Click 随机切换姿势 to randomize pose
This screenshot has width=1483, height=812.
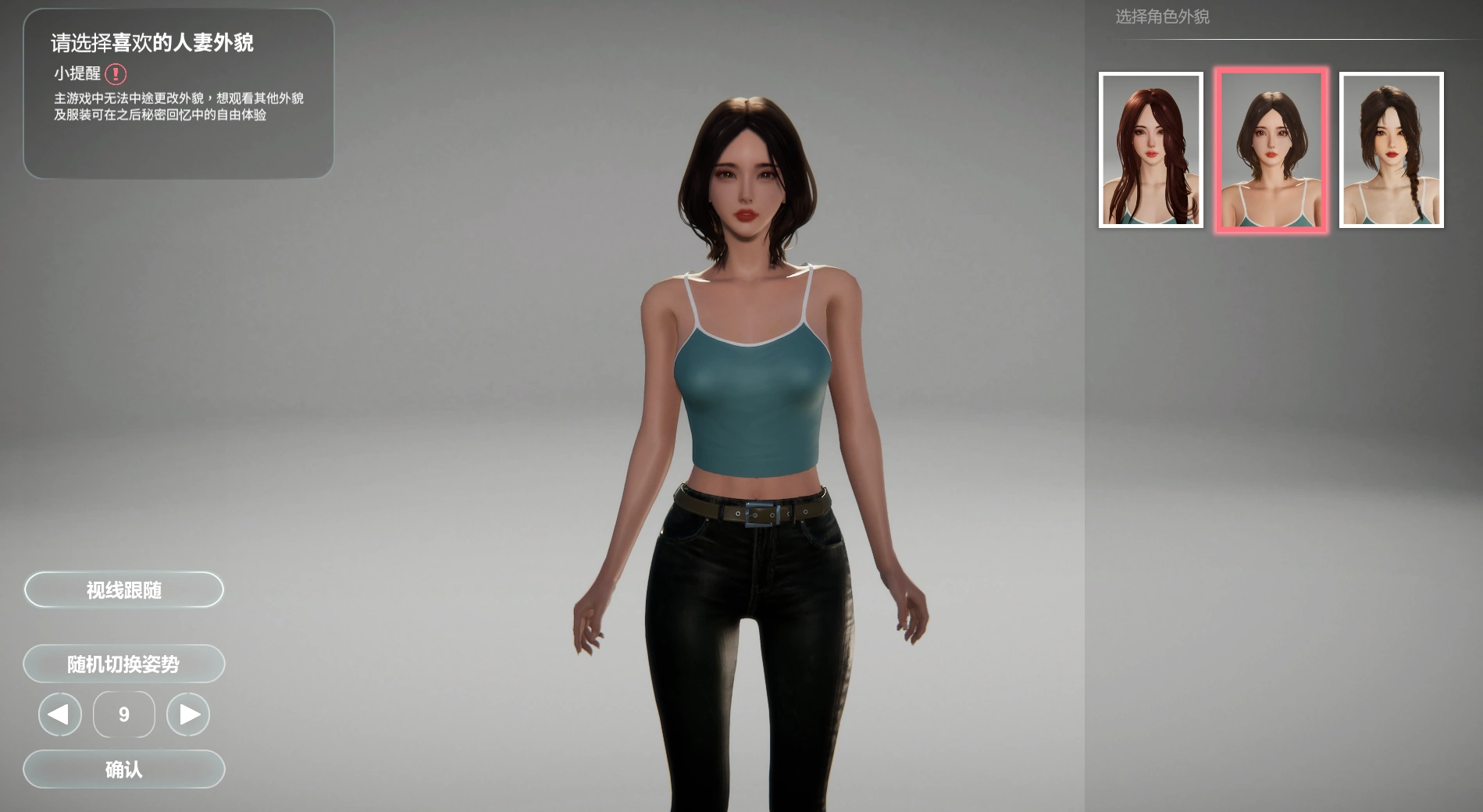[x=123, y=663]
